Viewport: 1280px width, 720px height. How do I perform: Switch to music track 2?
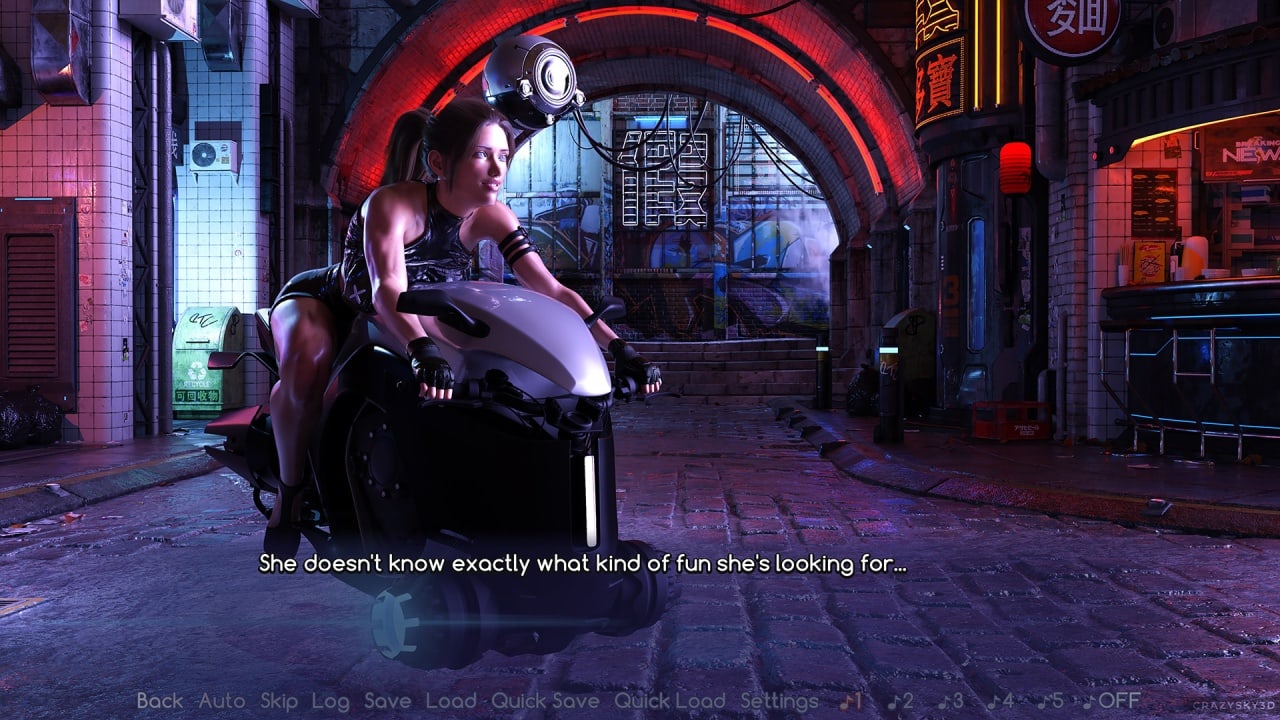click(x=900, y=701)
